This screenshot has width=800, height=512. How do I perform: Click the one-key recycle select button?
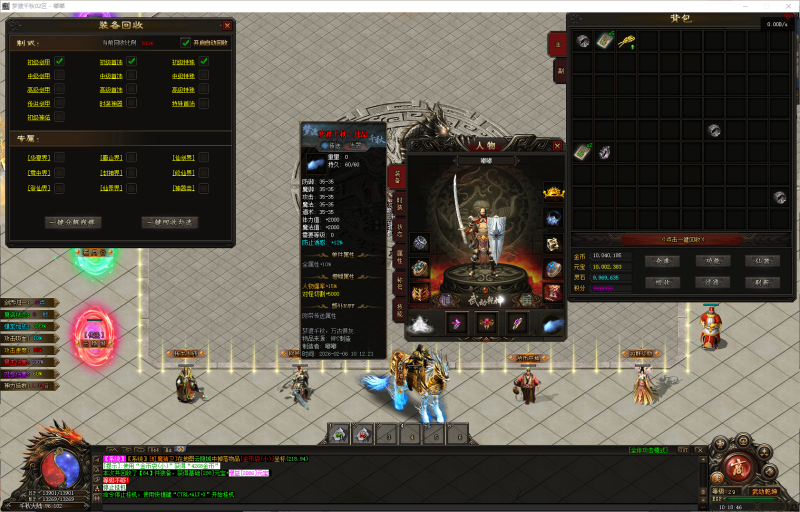coord(168,222)
